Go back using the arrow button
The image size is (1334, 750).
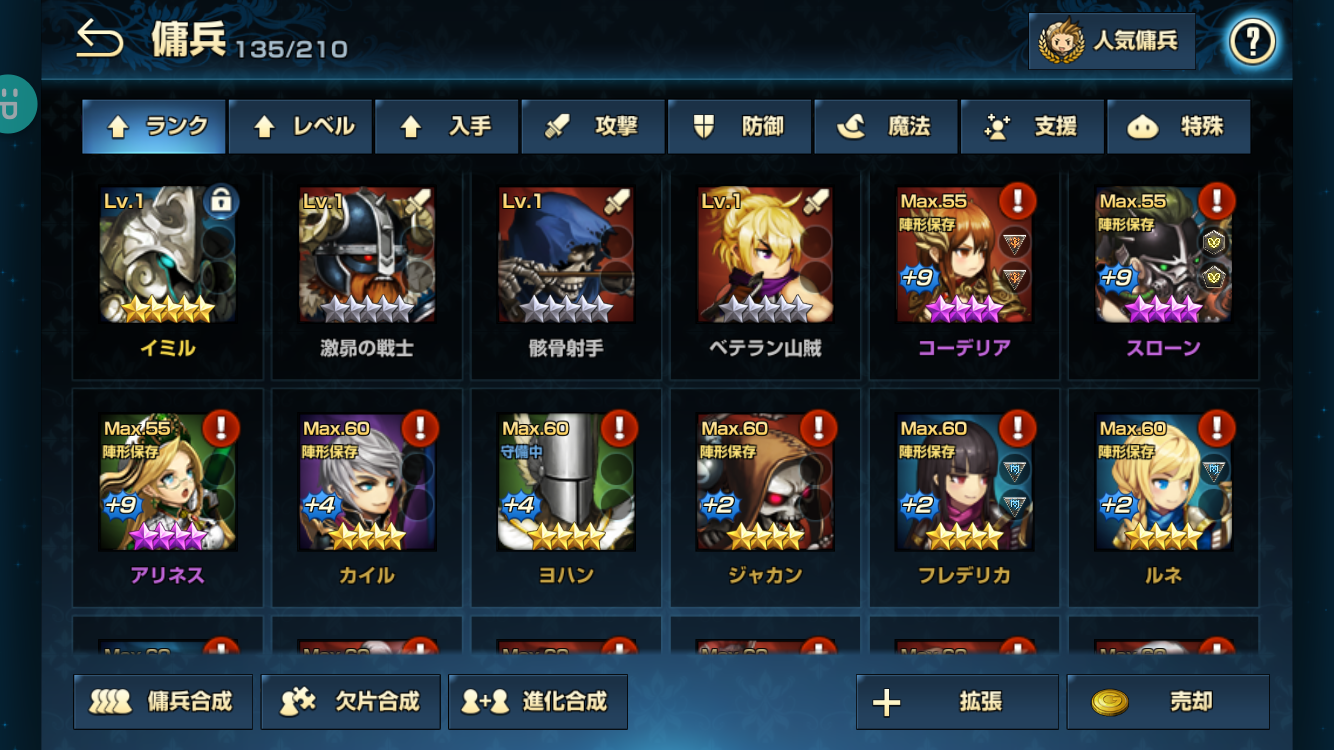pos(100,41)
